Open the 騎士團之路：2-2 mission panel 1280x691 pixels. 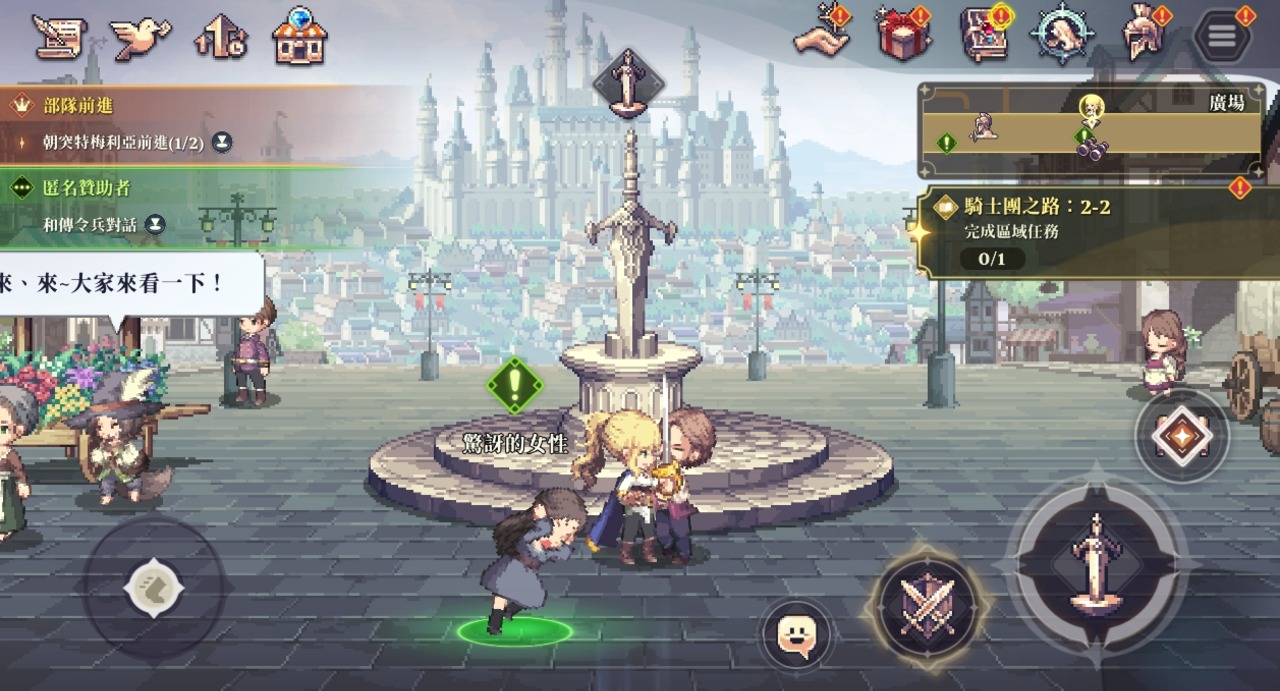coord(1090,232)
